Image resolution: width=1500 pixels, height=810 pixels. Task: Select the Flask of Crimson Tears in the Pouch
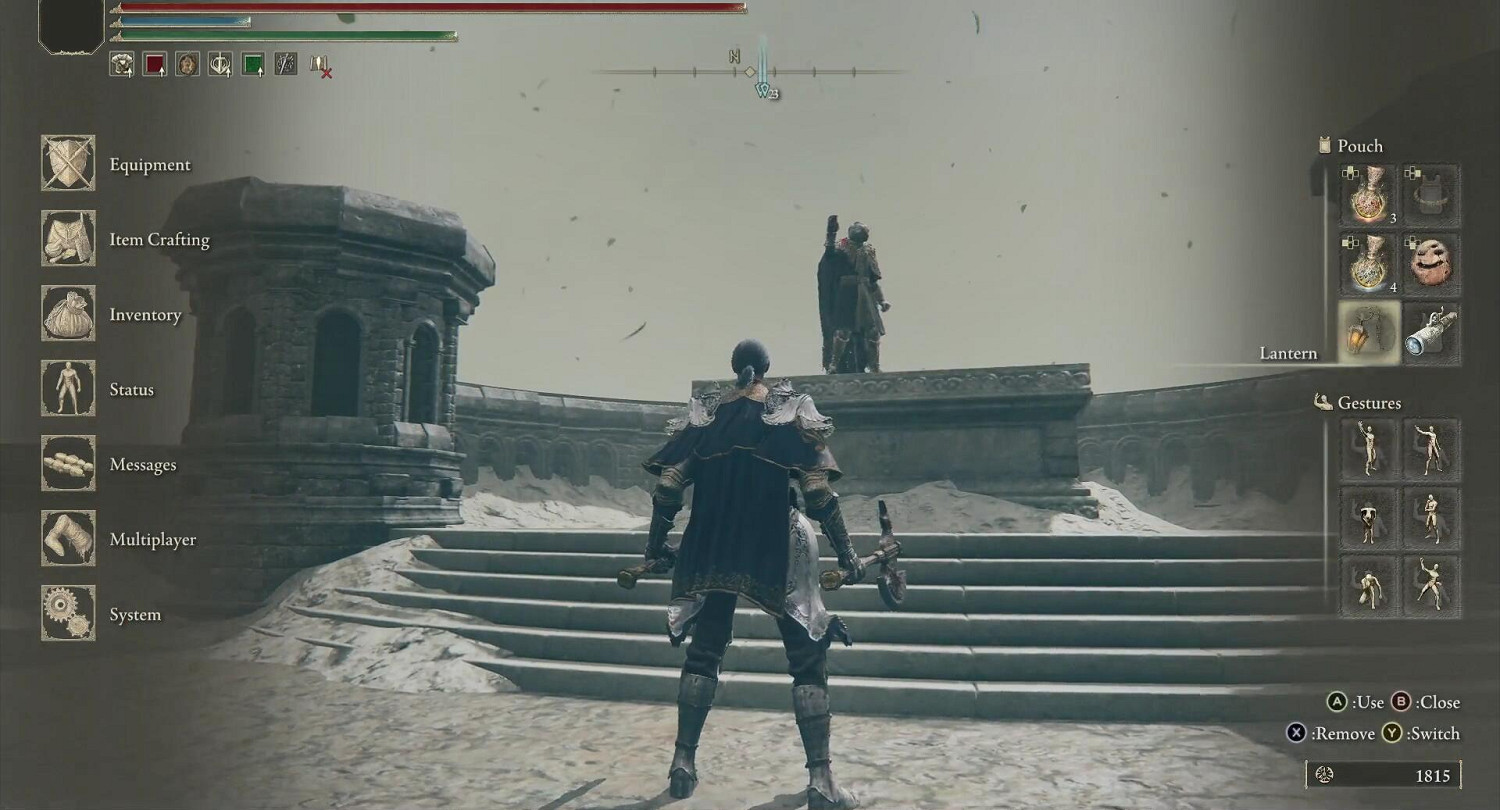(x=1366, y=193)
